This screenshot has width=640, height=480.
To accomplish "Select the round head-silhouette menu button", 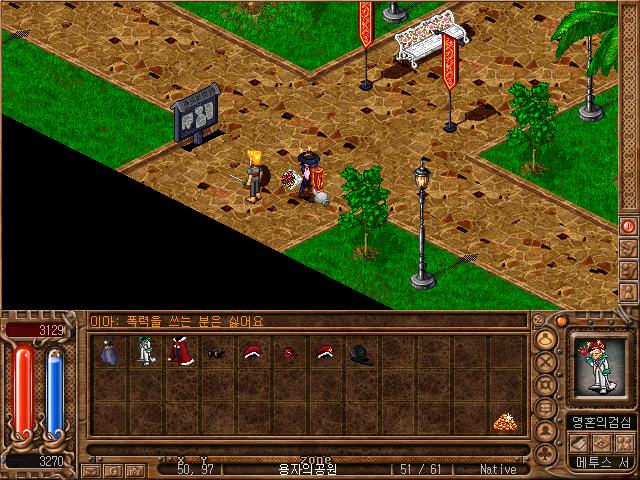I will tap(547, 338).
